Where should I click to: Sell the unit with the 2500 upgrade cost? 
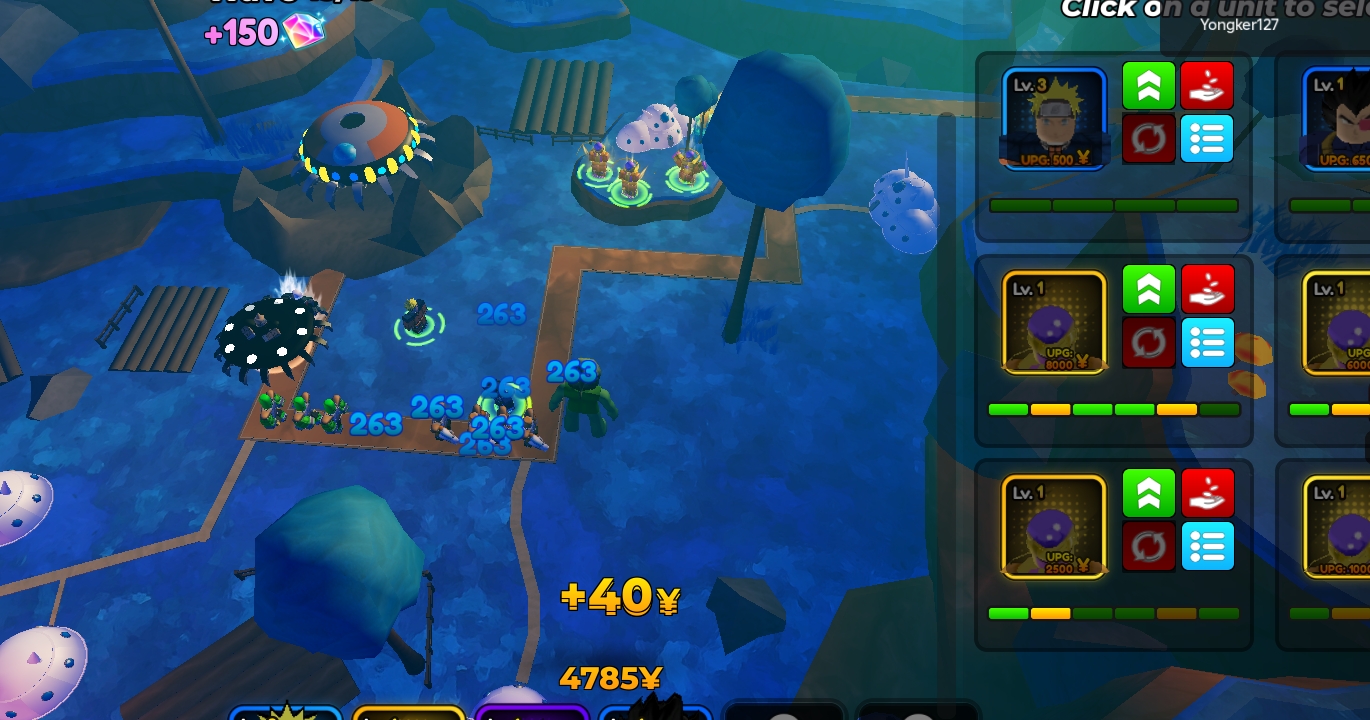(x=1206, y=493)
